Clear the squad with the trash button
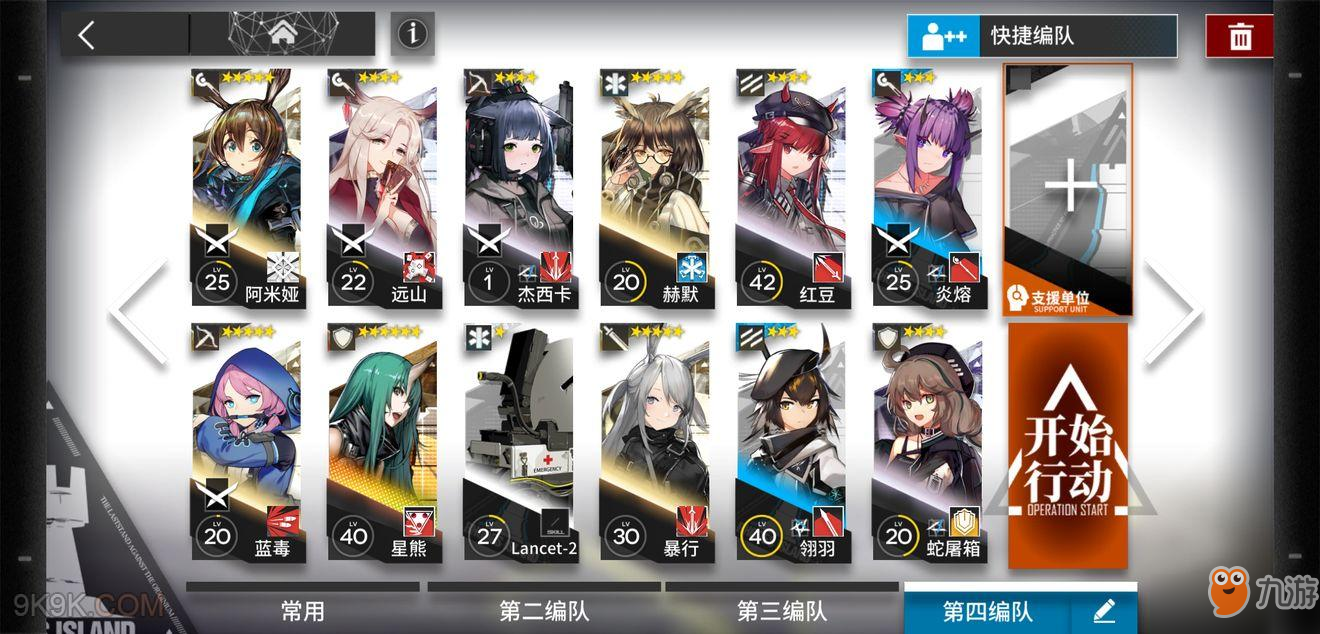This screenshot has height=634, width=1320. pyautogui.click(x=1240, y=37)
